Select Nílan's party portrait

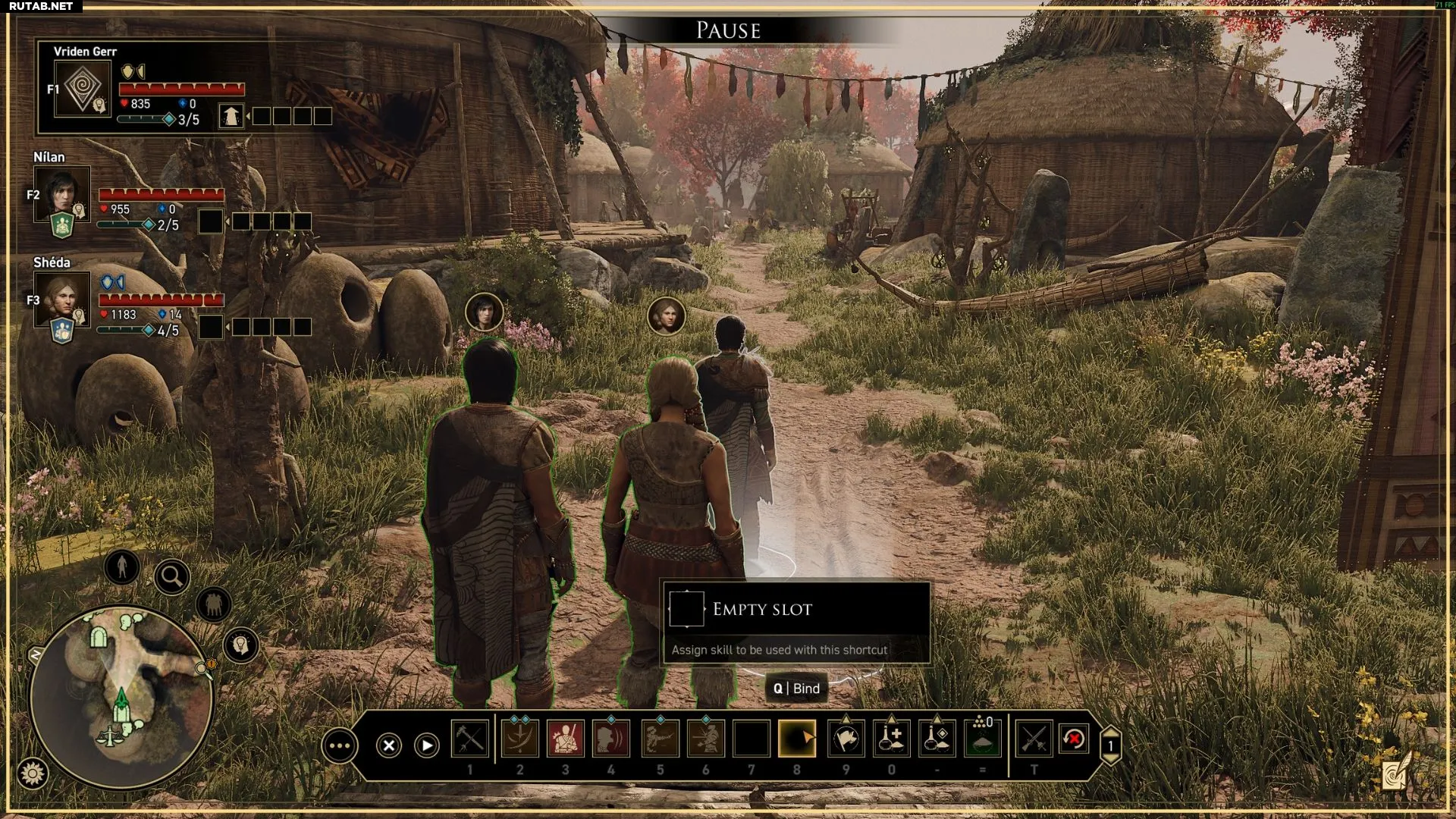click(61, 192)
